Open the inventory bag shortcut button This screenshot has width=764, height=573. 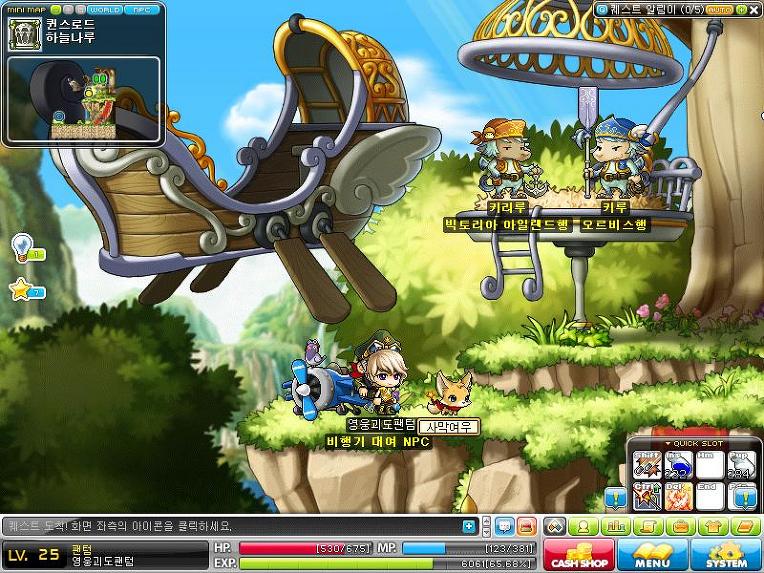pyautogui.click(x=679, y=526)
